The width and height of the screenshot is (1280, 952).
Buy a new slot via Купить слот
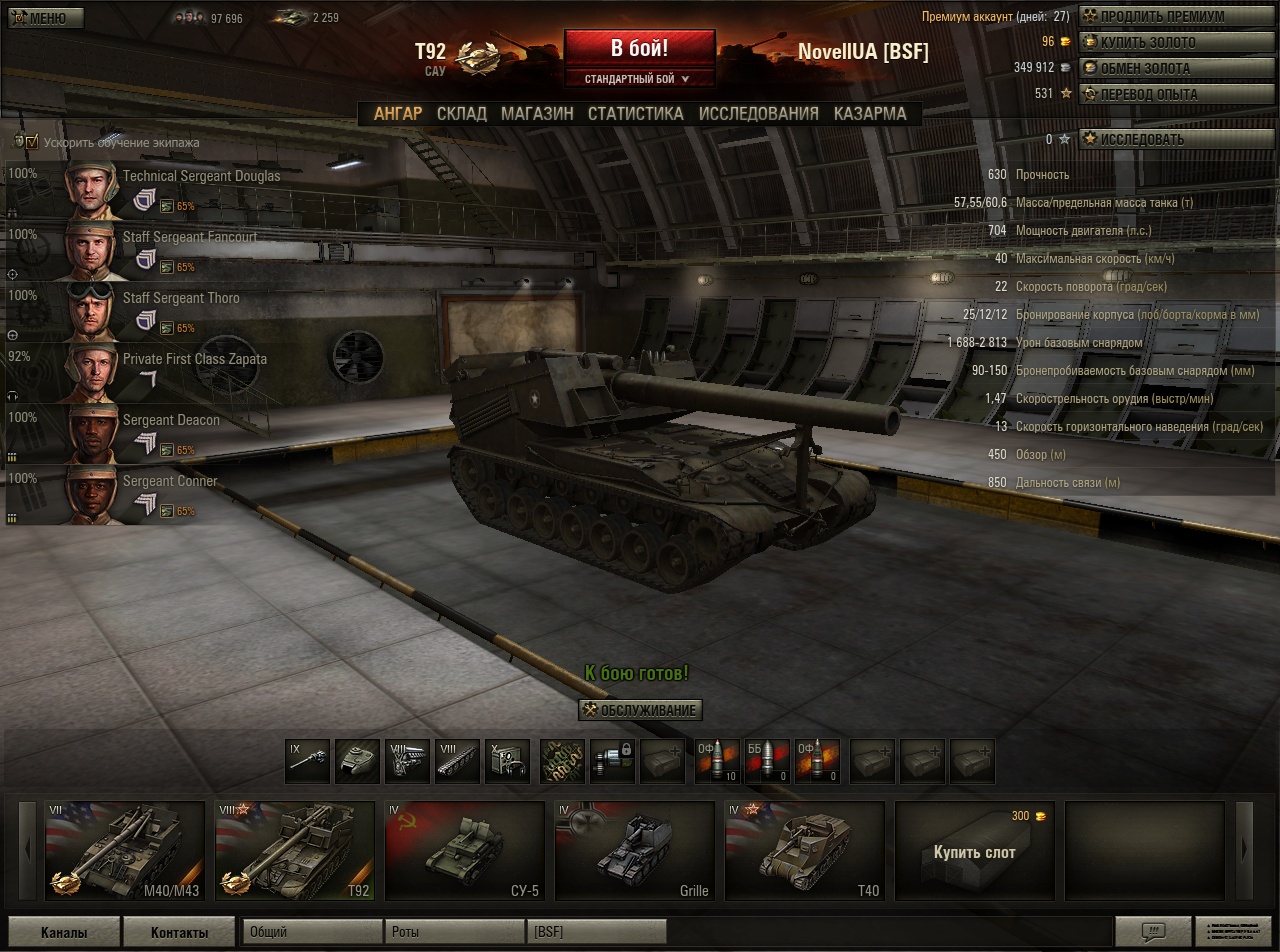coord(974,852)
